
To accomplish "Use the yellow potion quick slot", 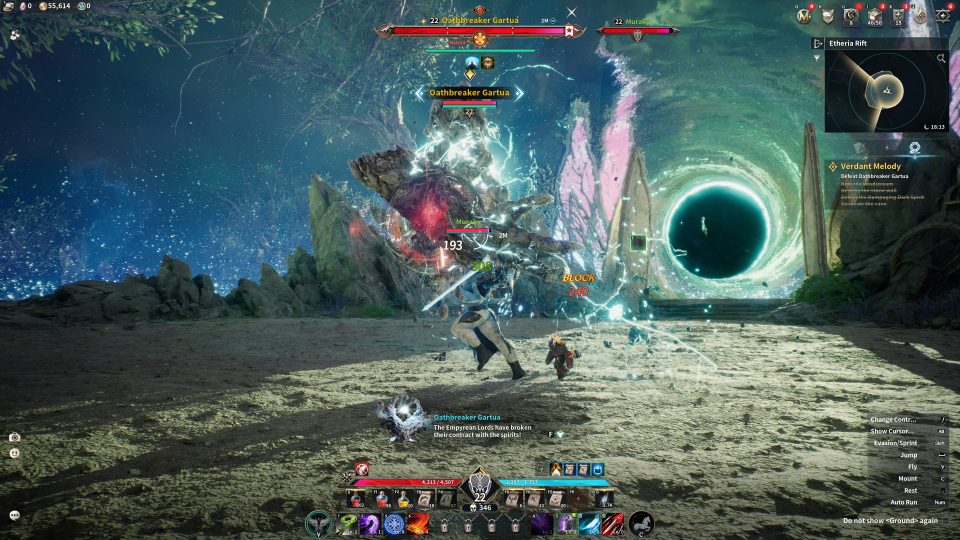I will [x=404, y=498].
